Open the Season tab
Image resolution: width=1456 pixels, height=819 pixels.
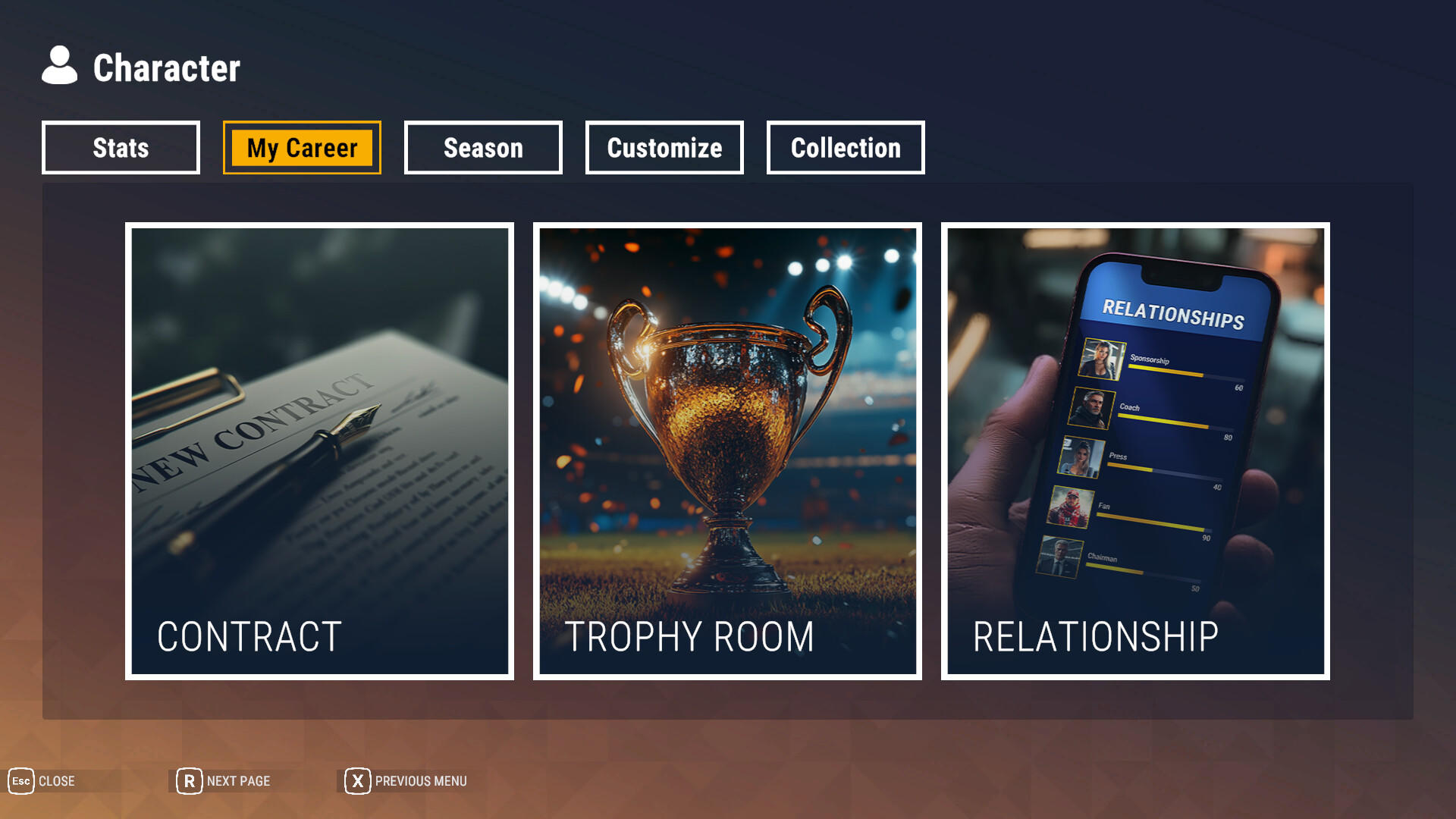point(482,148)
